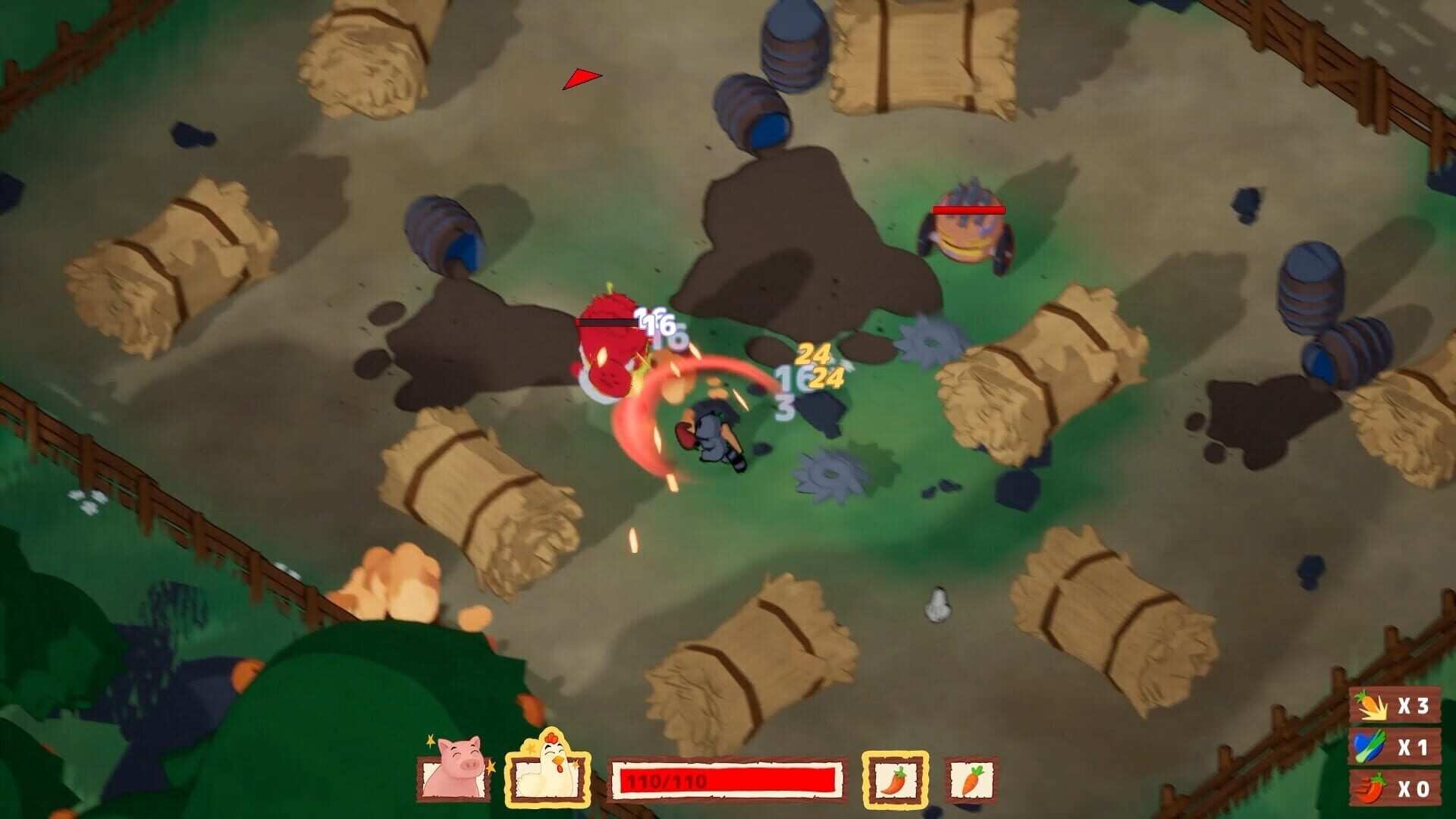Click the burger enemy with red health bar
The image size is (1456, 819).
pos(967,235)
